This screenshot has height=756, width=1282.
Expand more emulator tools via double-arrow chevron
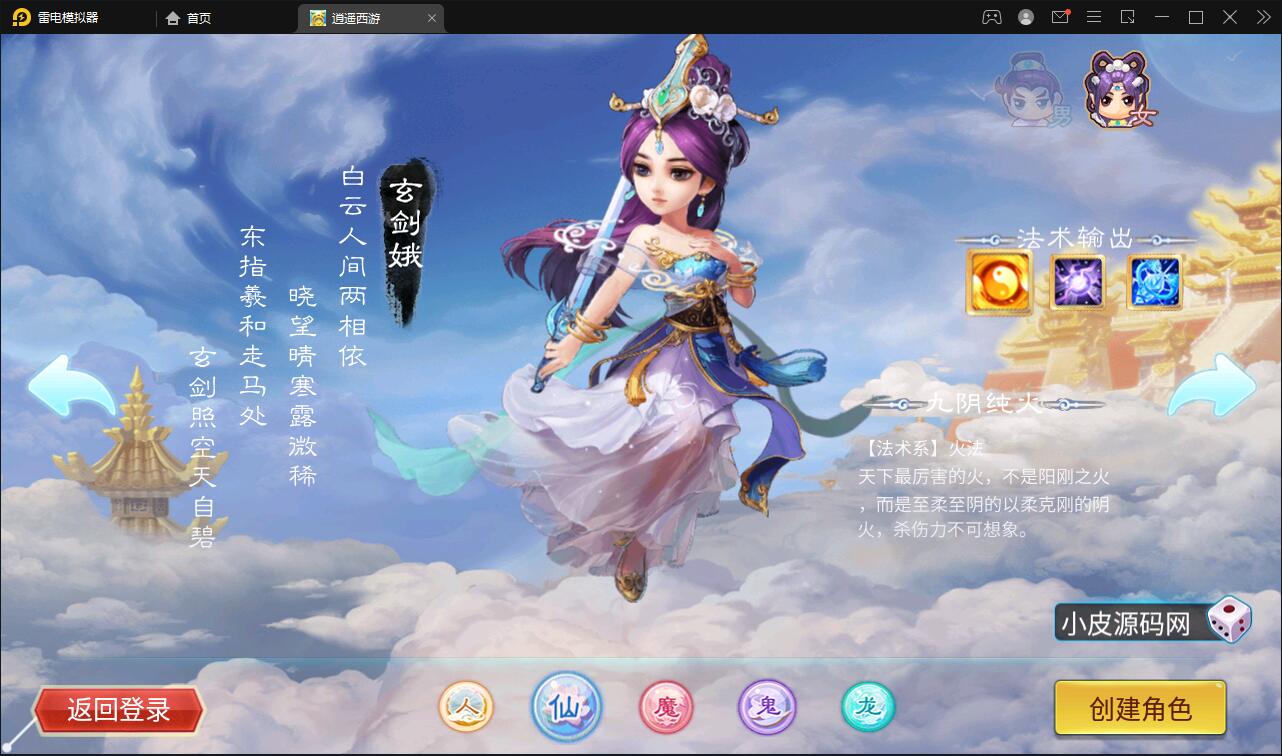1262,17
